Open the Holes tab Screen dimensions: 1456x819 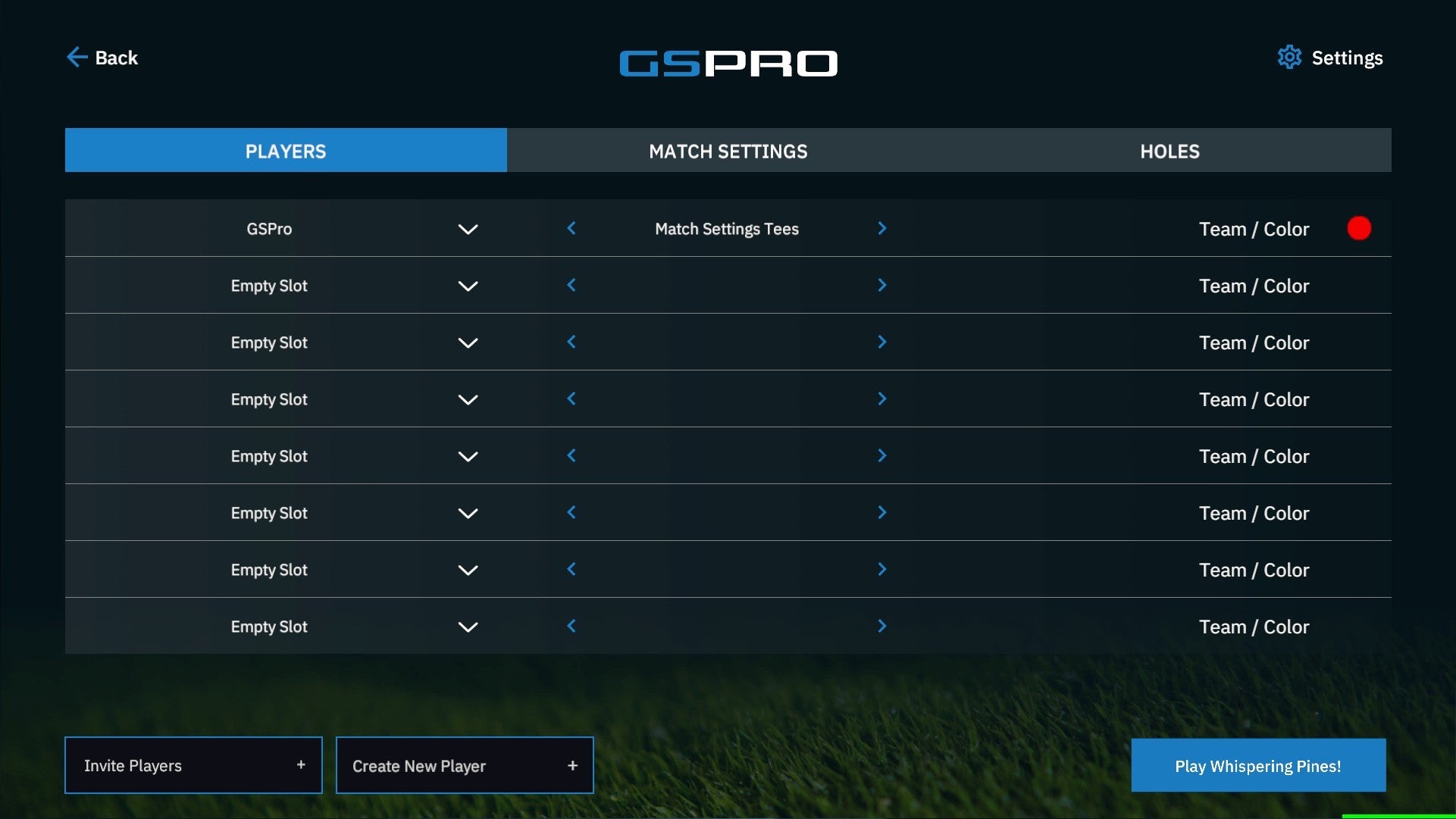pyautogui.click(x=1169, y=151)
